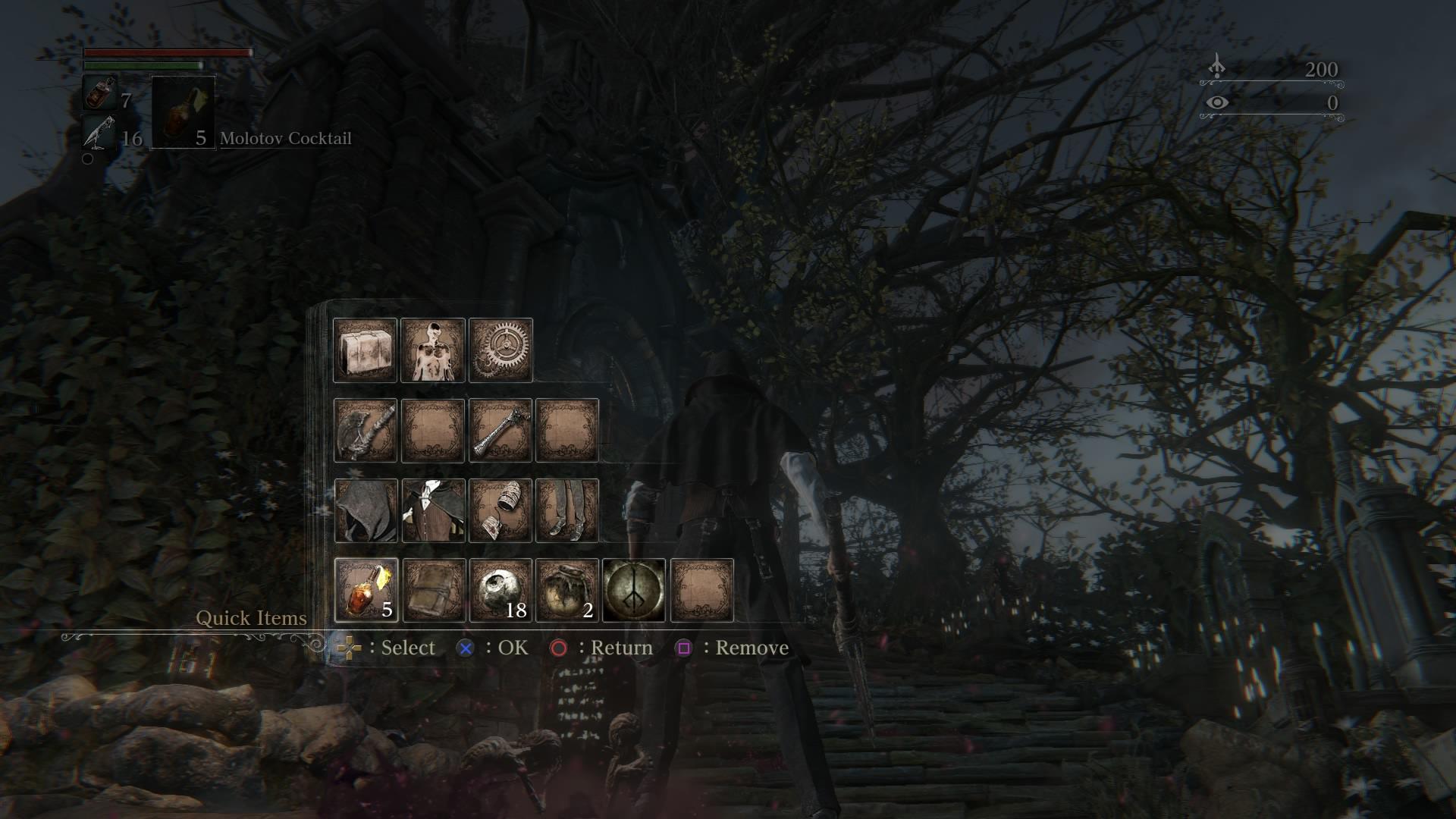The image size is (1456, 819).
Task: Select the skeletal body icon slot
Action: point(434,350)
